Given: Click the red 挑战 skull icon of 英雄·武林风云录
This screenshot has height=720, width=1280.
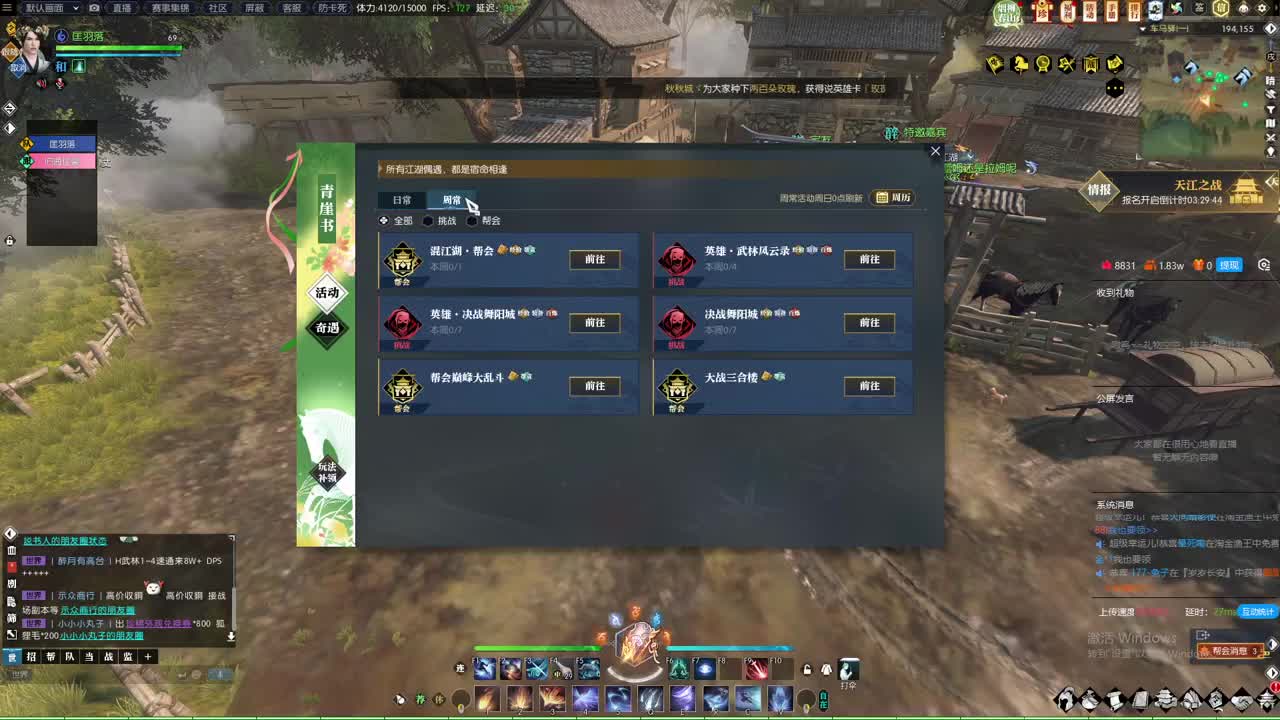Looking at the screenshot, I should tap(677, 260).
